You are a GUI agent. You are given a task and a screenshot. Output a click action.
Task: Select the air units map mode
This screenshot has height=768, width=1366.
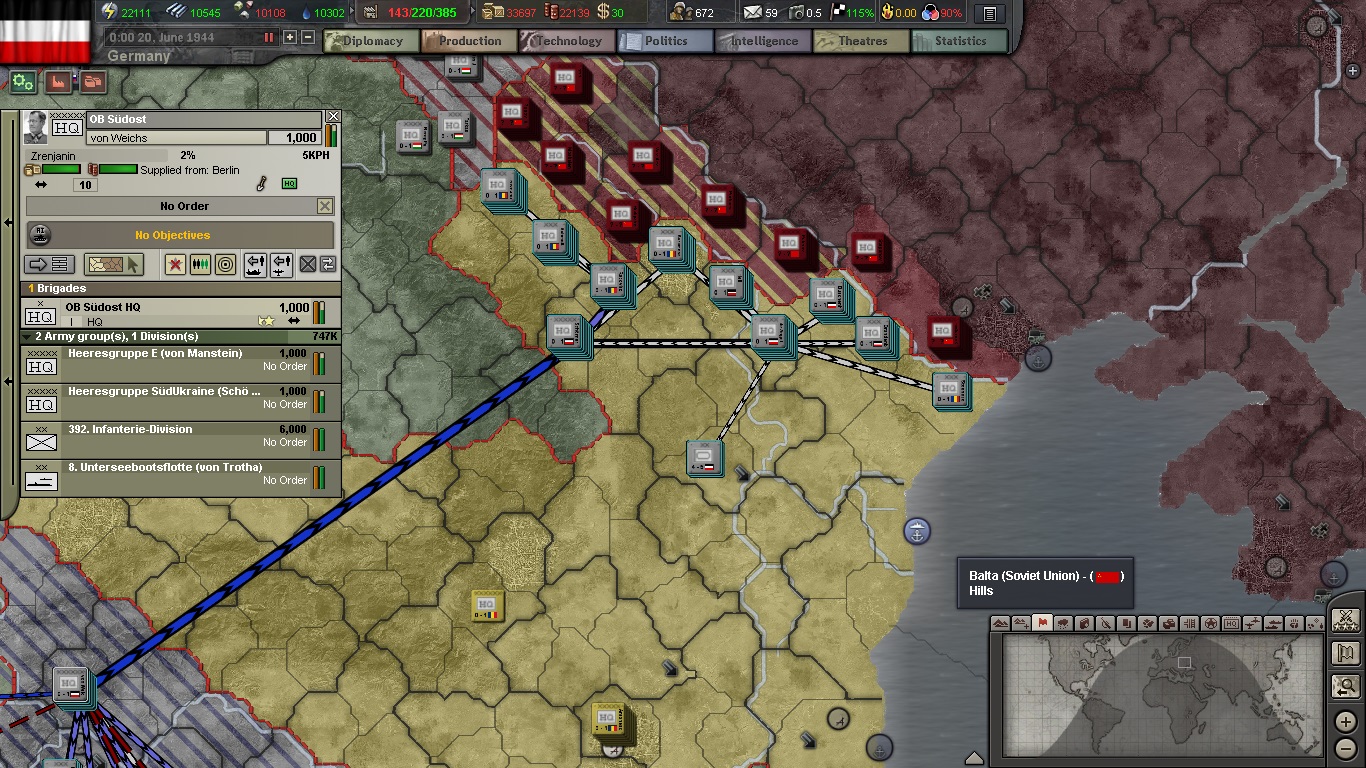(x=1253, y=622)
